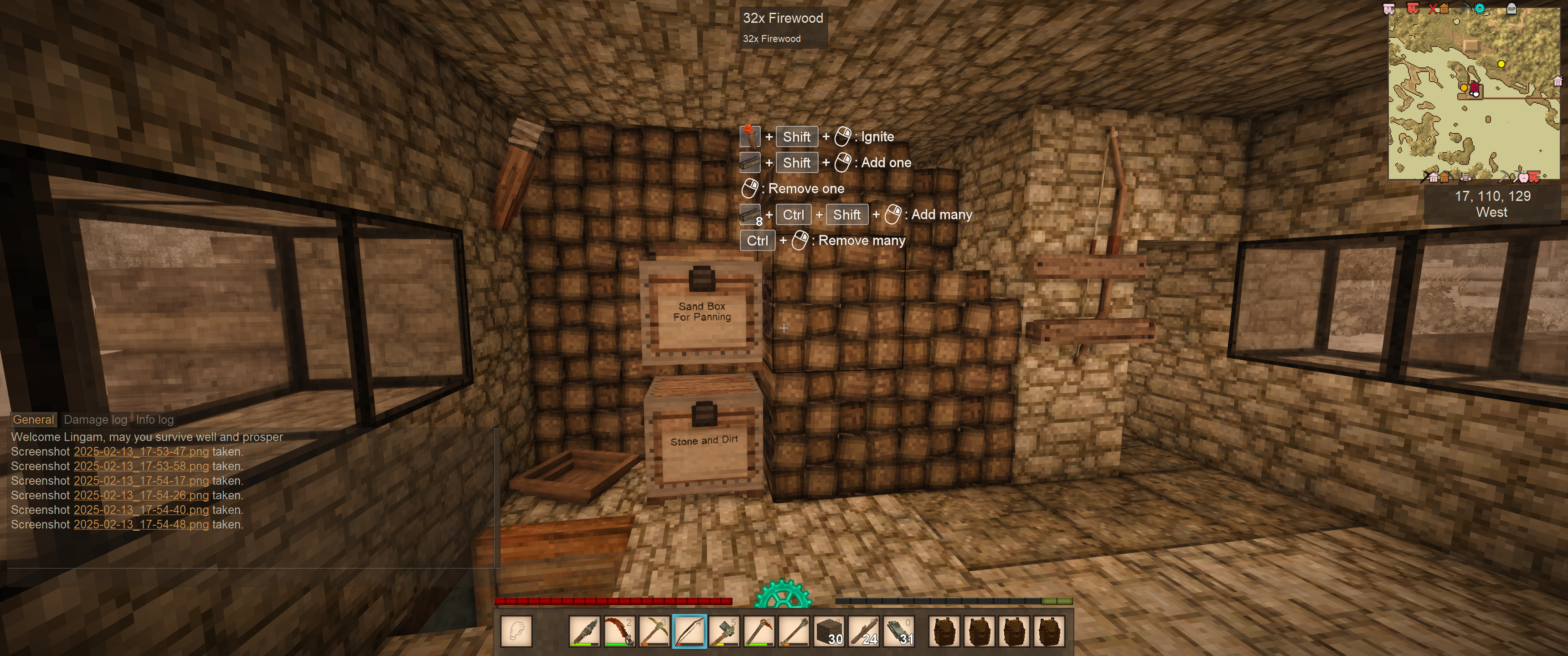Click the empty offhand slot with hand outline

coord(516,631)
